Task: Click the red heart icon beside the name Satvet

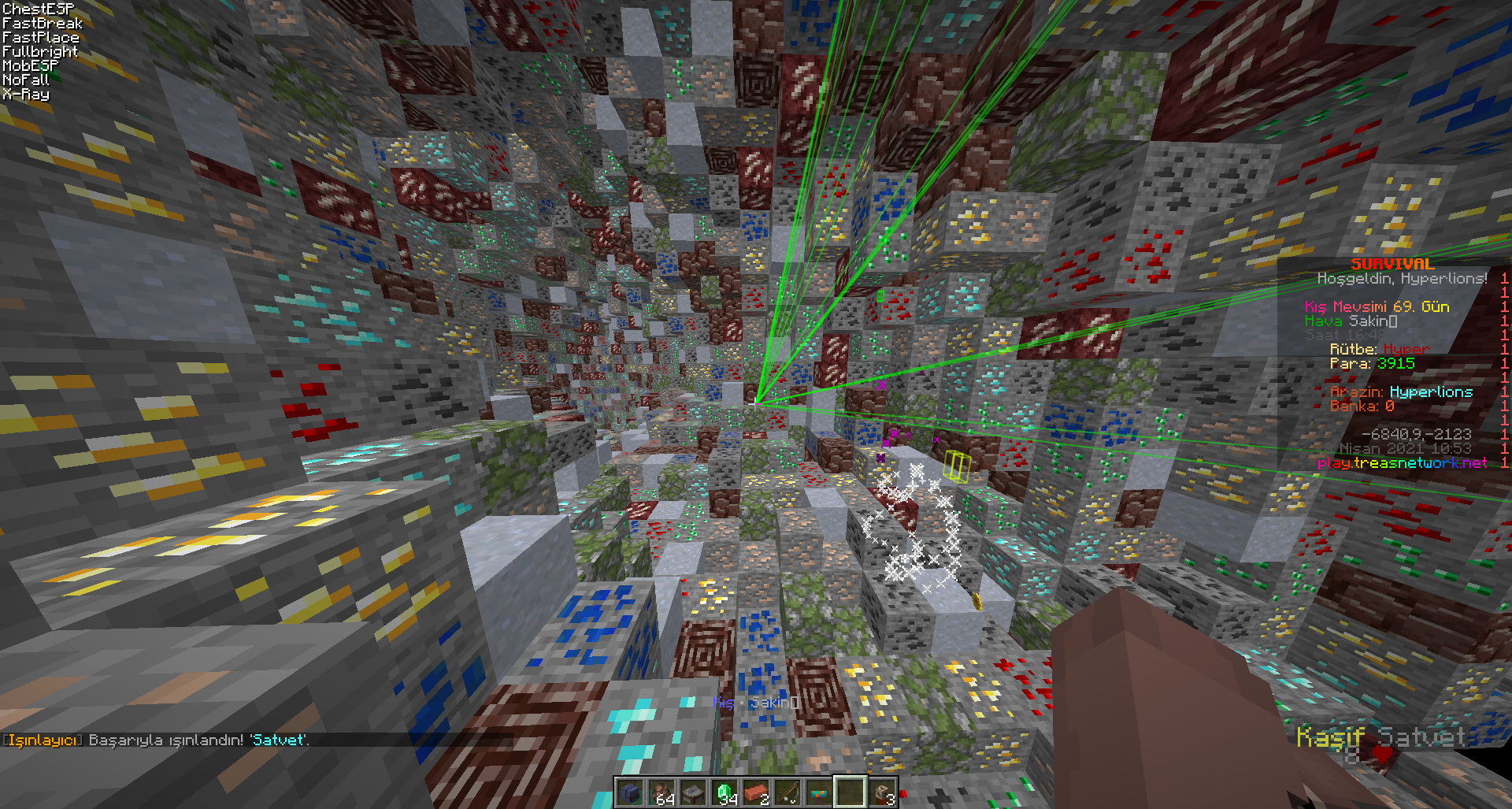Action: pyautogui.click(x=1383, y=755)
